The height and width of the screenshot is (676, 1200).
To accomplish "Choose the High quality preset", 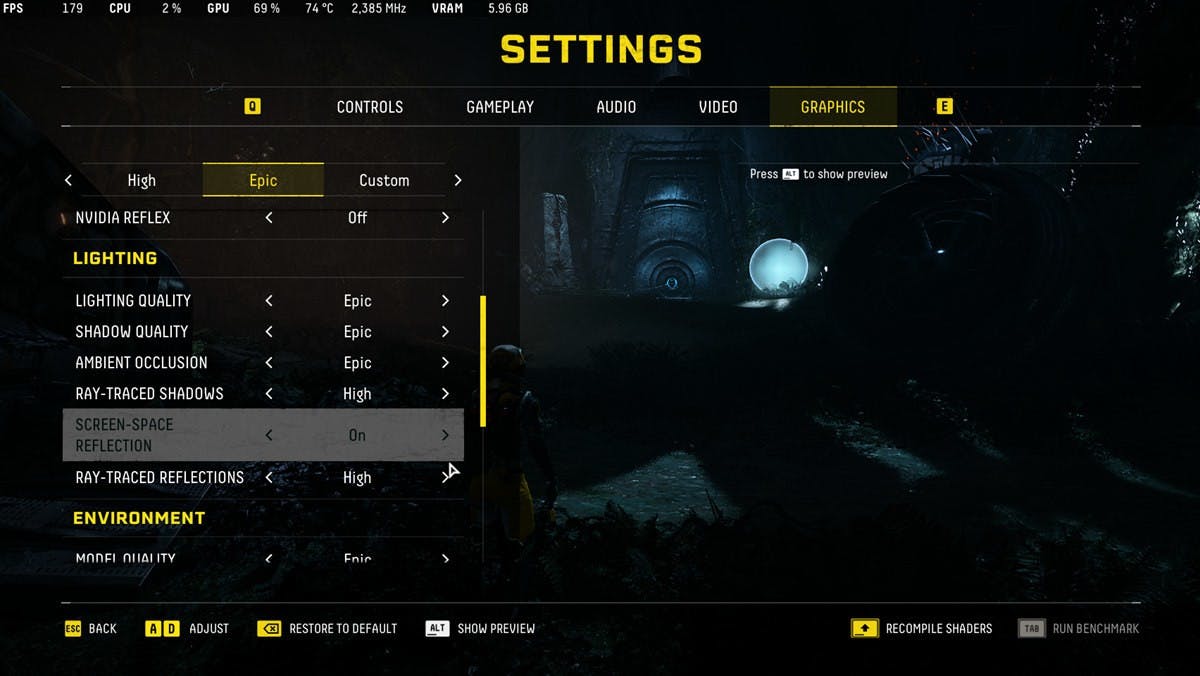I will click(141, 180).
